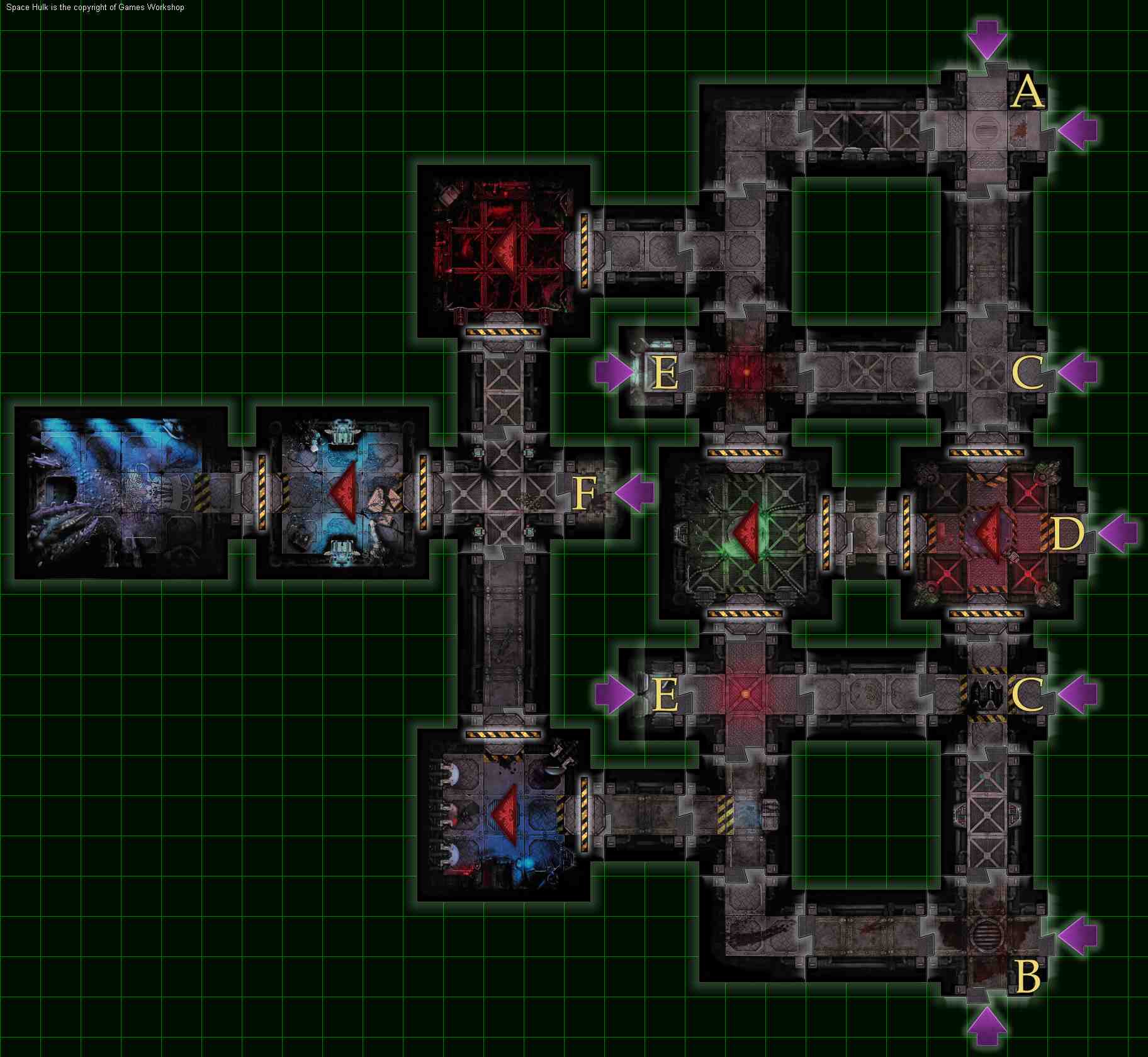Viewport: 1148px width, 1057px height.
Task: Select the F entry marker letter
Action: point(584,493)
